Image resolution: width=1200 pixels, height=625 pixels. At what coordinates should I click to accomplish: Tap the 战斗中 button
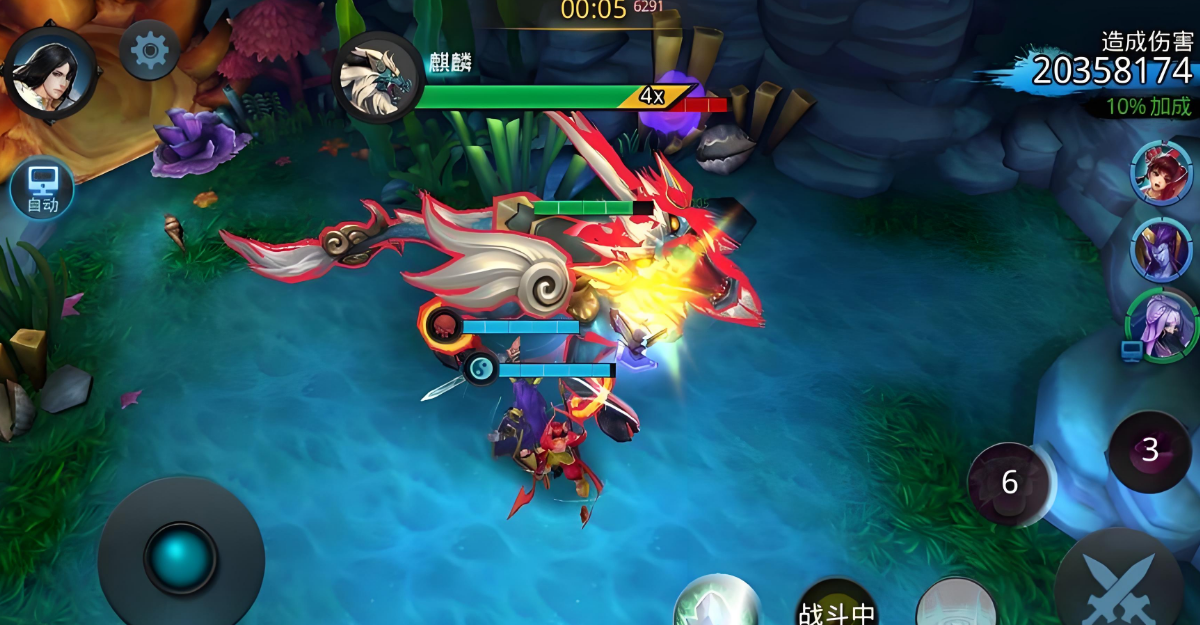pos(836,605)
